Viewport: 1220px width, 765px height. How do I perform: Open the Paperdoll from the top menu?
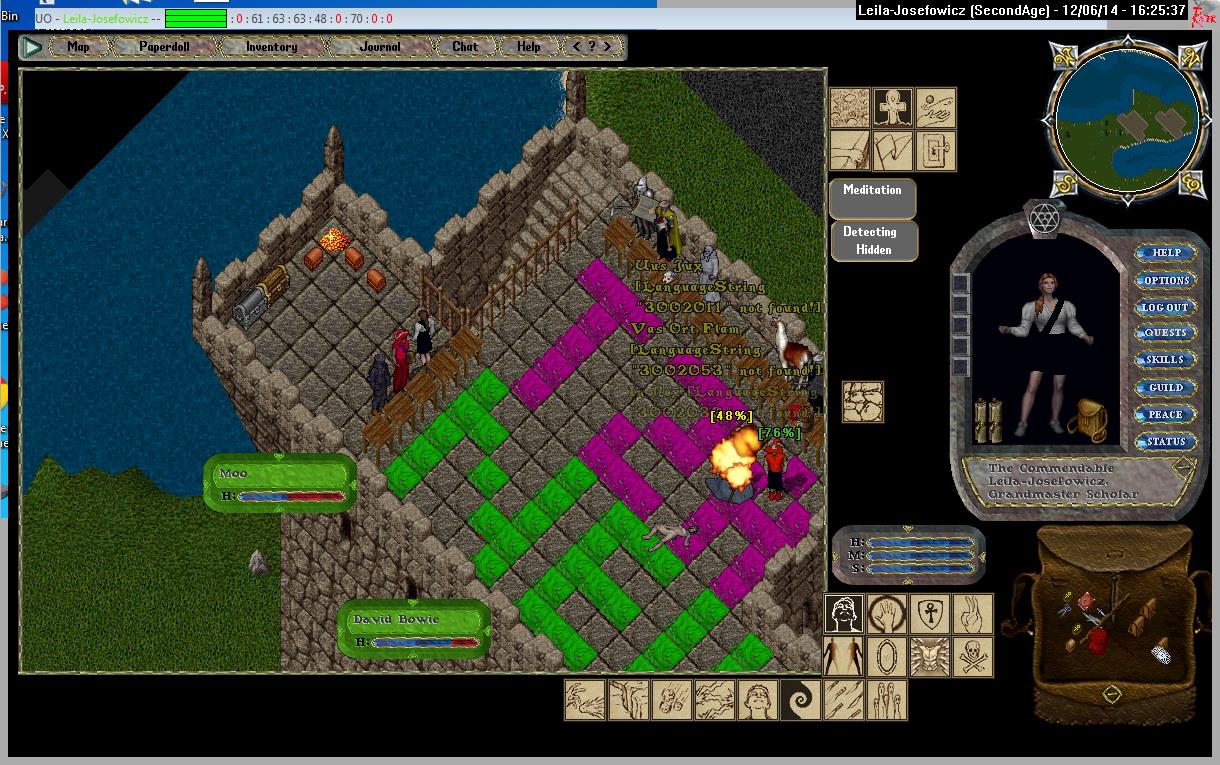click(164, 47)
